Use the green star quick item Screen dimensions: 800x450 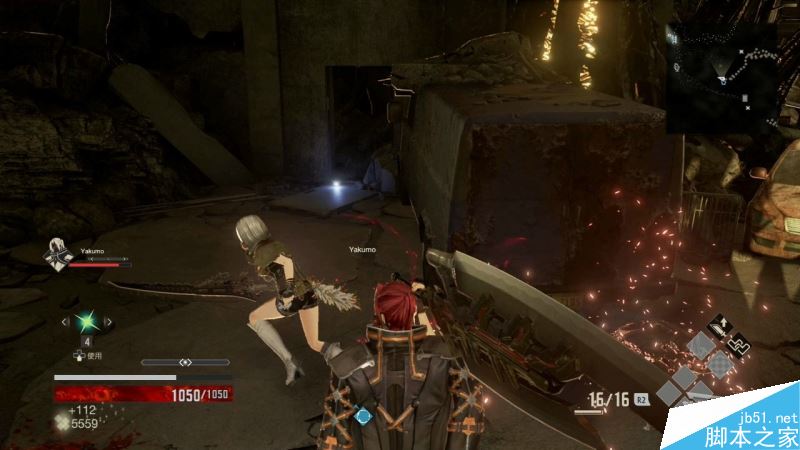click(88, 321)
